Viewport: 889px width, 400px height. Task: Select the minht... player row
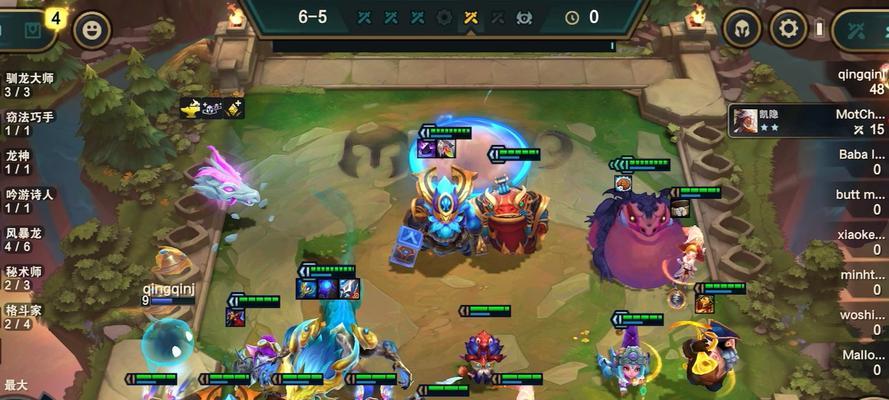click(x=861, y=280)
